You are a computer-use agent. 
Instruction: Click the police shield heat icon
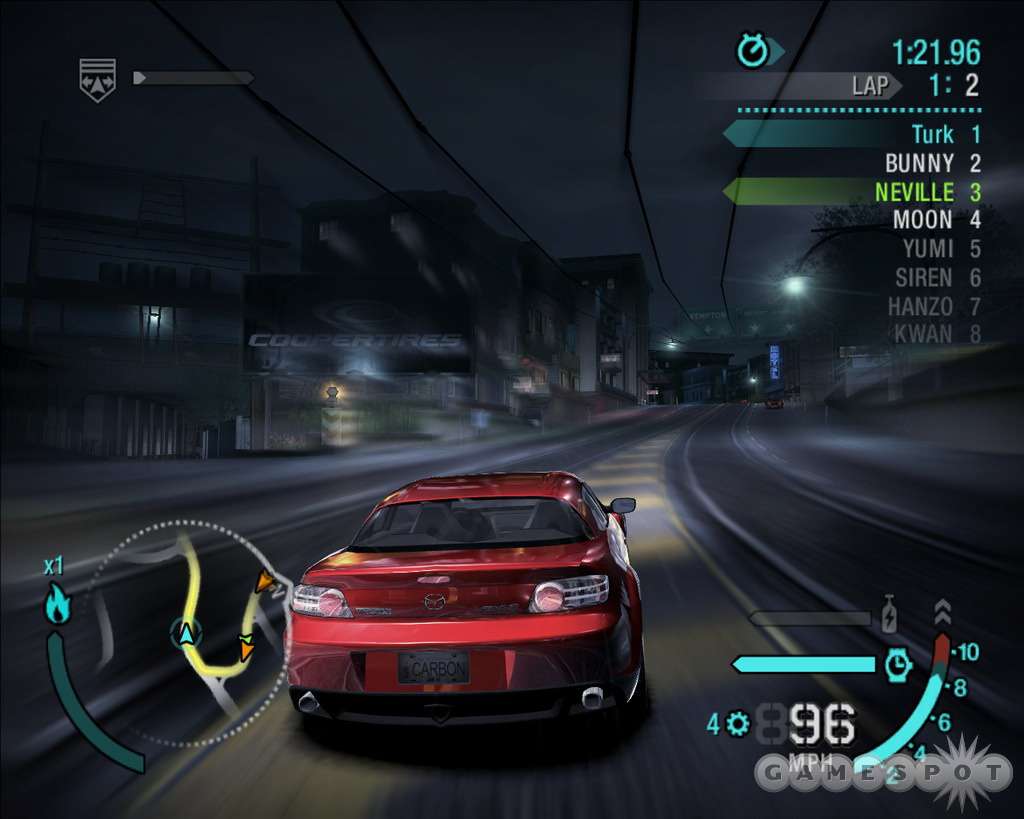pyautogui.click(x=97, y=79)
